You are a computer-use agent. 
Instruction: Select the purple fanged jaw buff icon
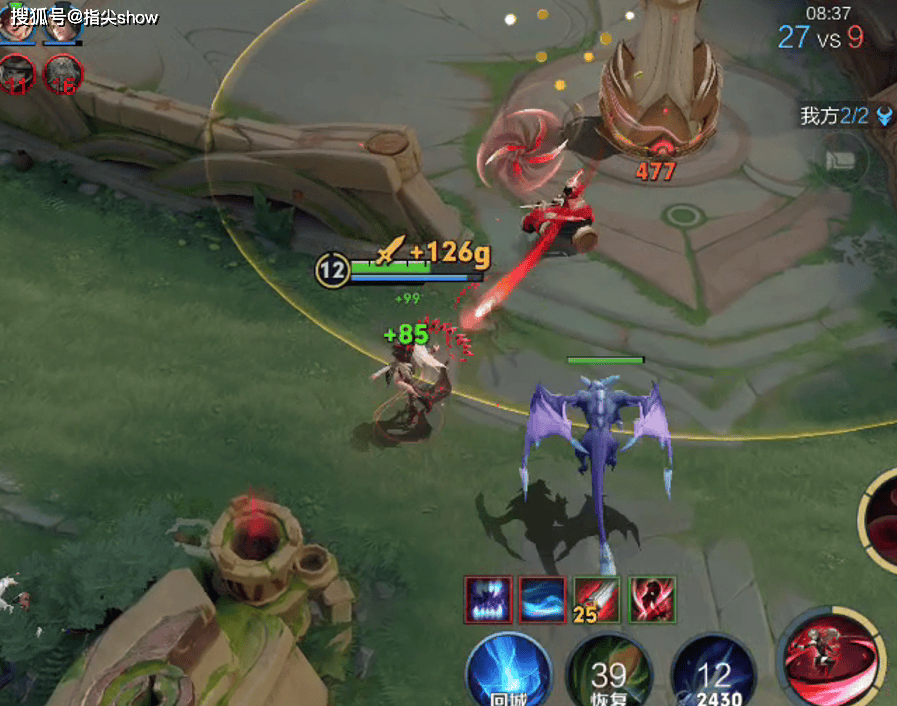[488, 600]
